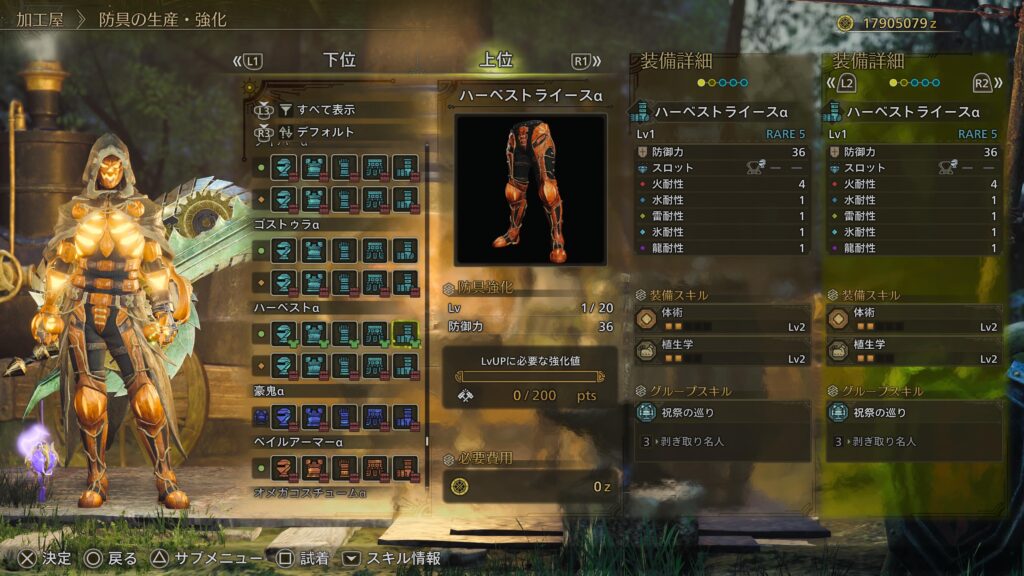This screenshot has height=576, width=1024.
Task: Select the 豪鬼α helmet icon
Action: click(x=284, y=416)
